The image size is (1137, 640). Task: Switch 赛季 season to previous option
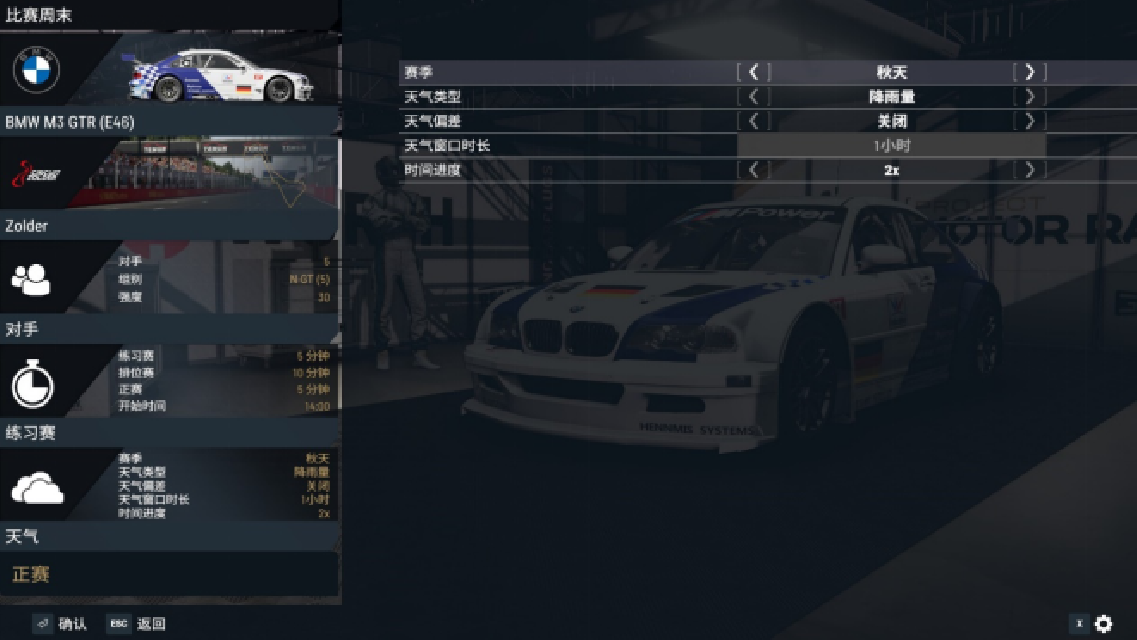[x=754, y=72]
